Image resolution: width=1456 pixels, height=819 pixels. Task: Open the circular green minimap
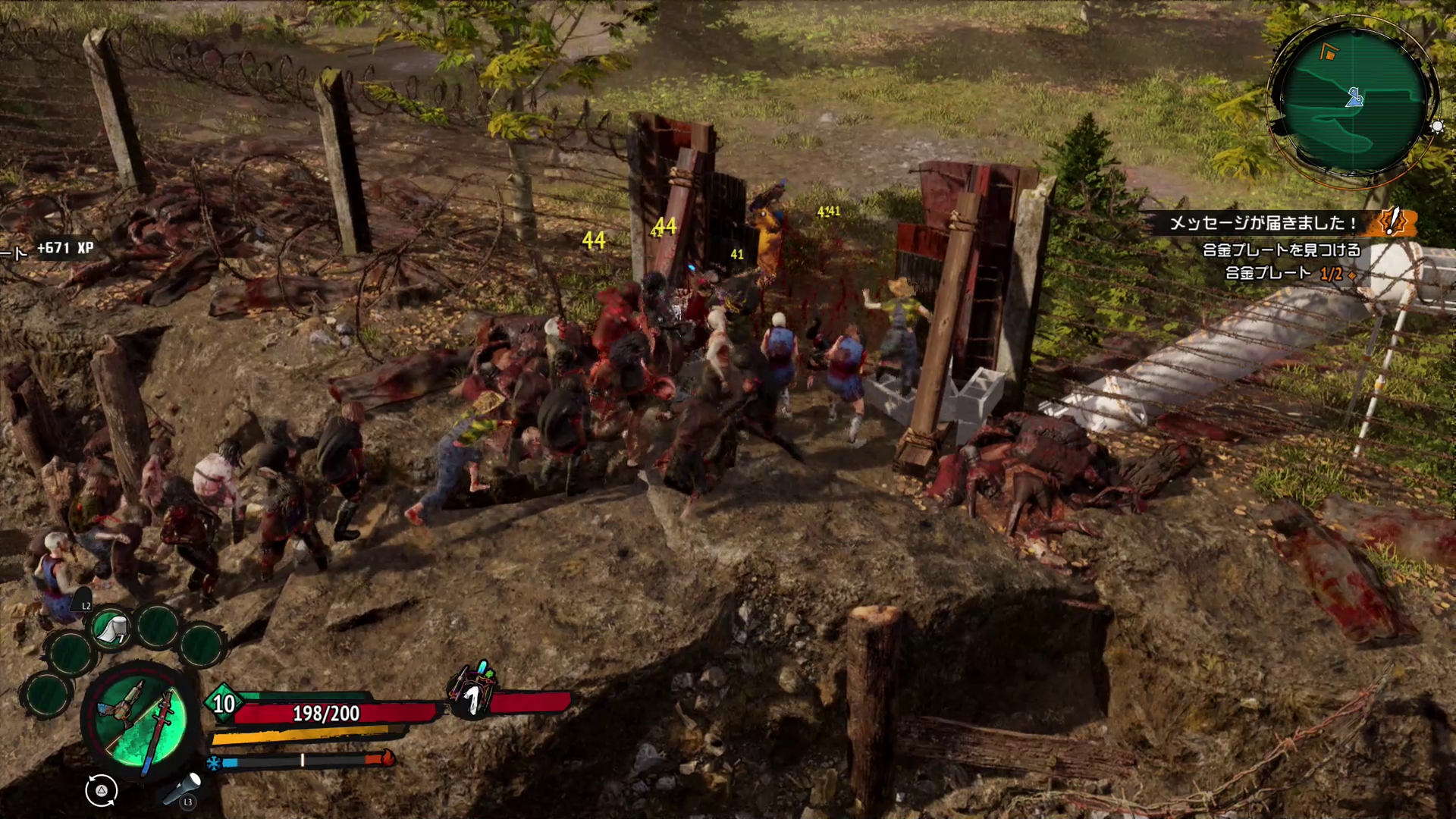(1354, 101)
